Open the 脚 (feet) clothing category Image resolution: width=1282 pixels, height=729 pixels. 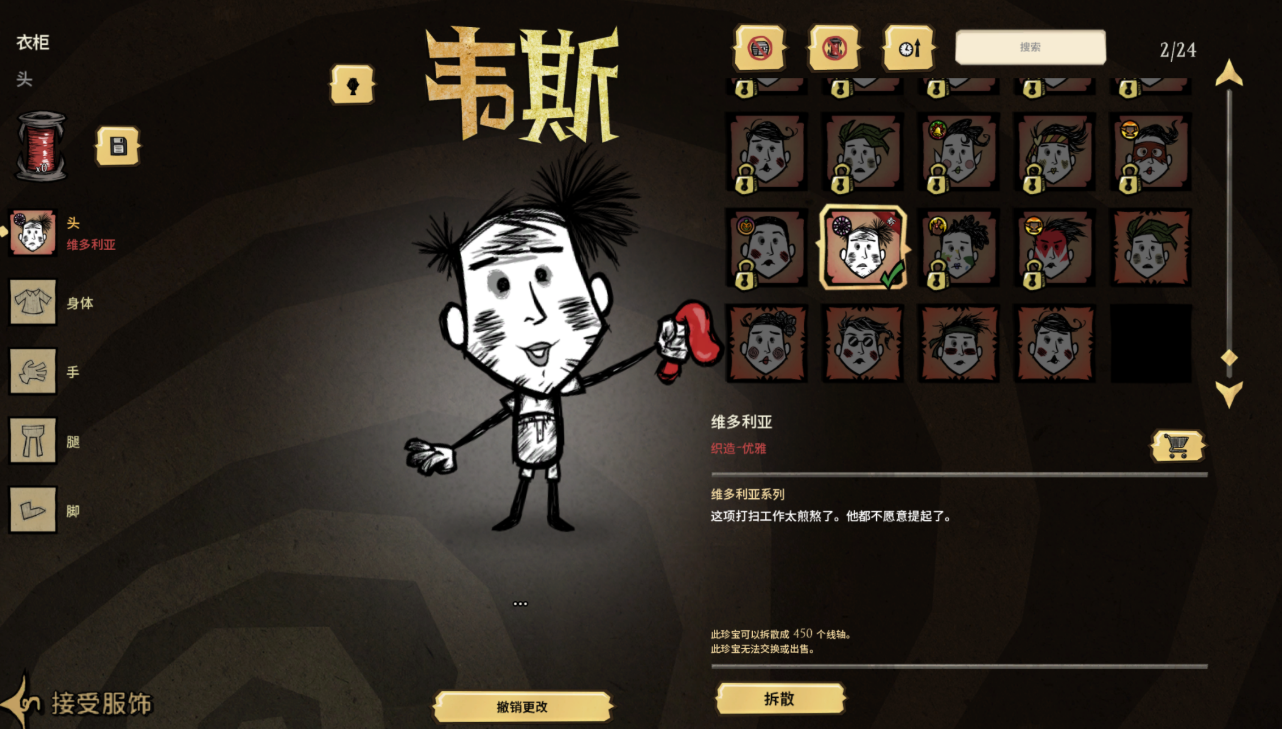[x=35, y=509]
